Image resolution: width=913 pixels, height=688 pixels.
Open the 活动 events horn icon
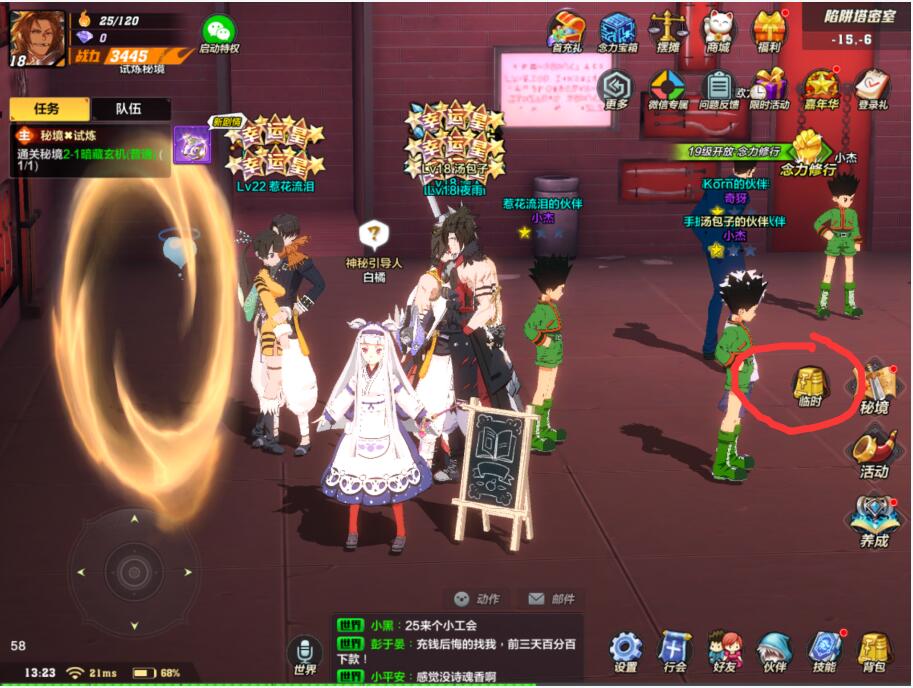[x=873, y=454]
